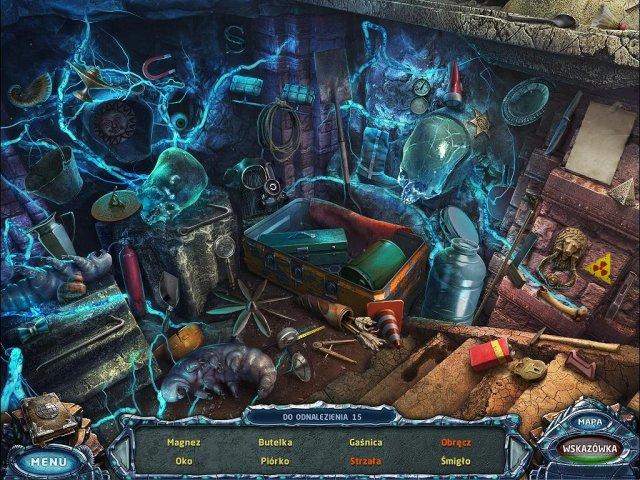Choose the orange Obręcz list entry
Viewport: 640px width, 480px height.
click(456, 441)
